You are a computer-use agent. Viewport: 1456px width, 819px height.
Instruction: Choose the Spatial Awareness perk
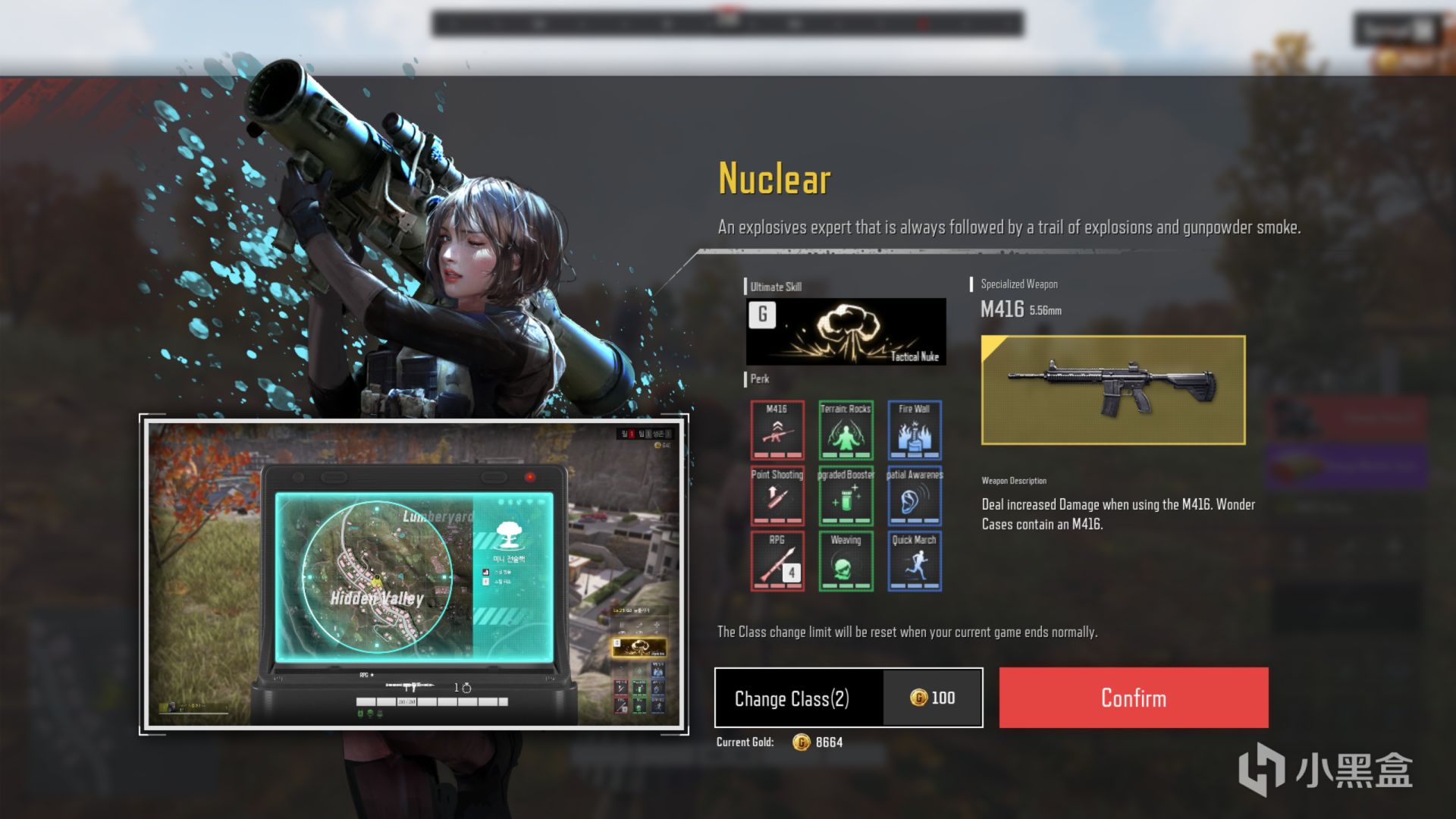tap(914, 496)
